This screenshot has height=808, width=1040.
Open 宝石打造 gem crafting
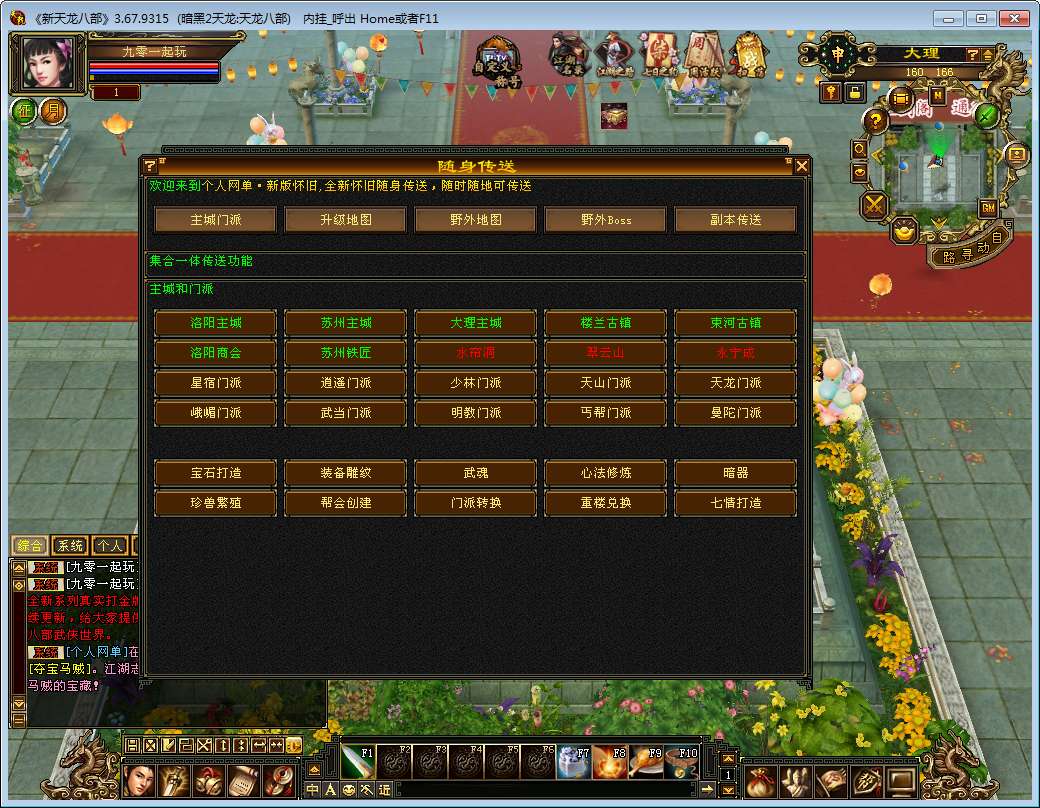tap(216, 473)
